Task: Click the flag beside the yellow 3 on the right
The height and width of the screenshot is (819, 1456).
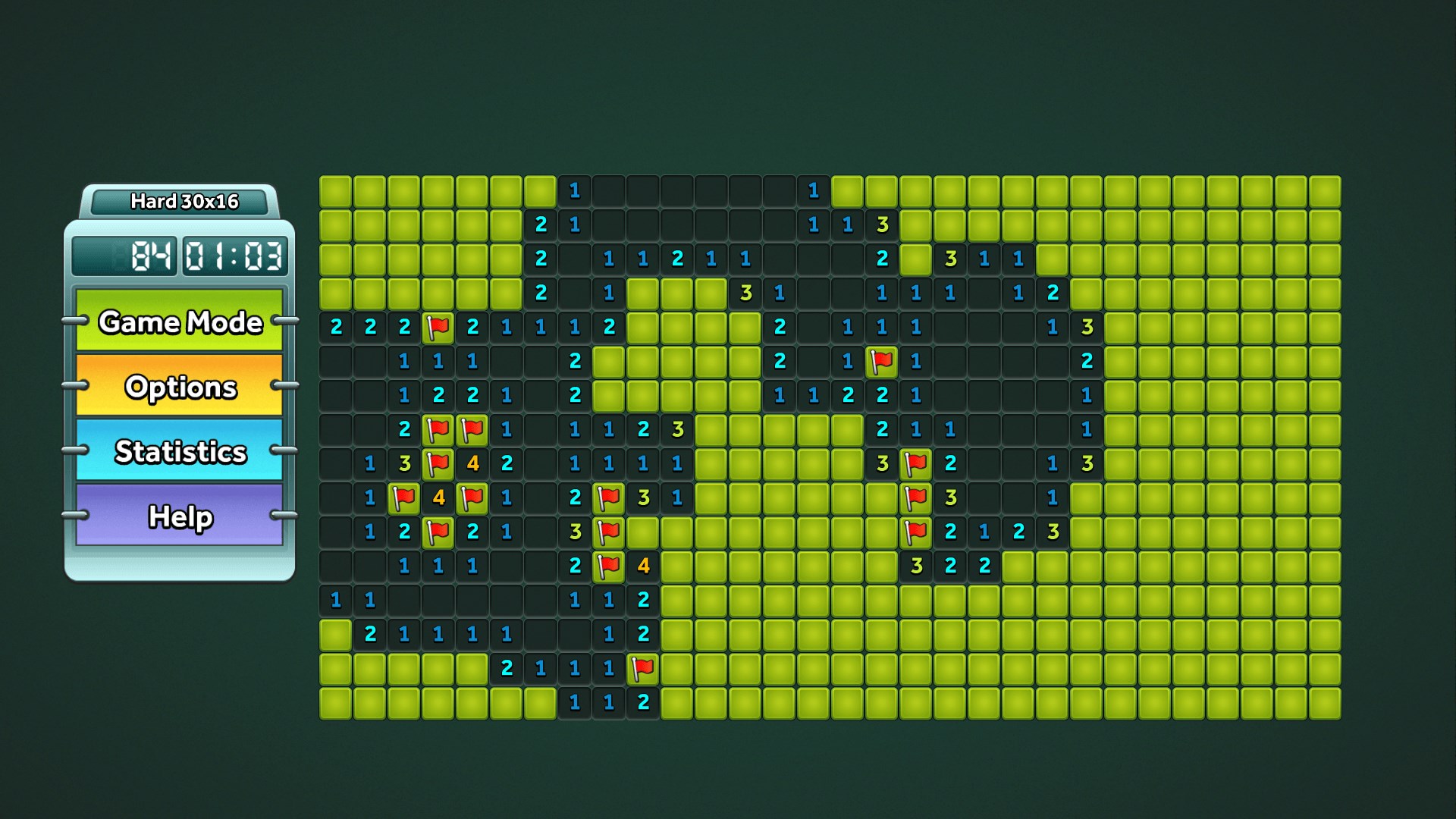Action: [917, 497]
